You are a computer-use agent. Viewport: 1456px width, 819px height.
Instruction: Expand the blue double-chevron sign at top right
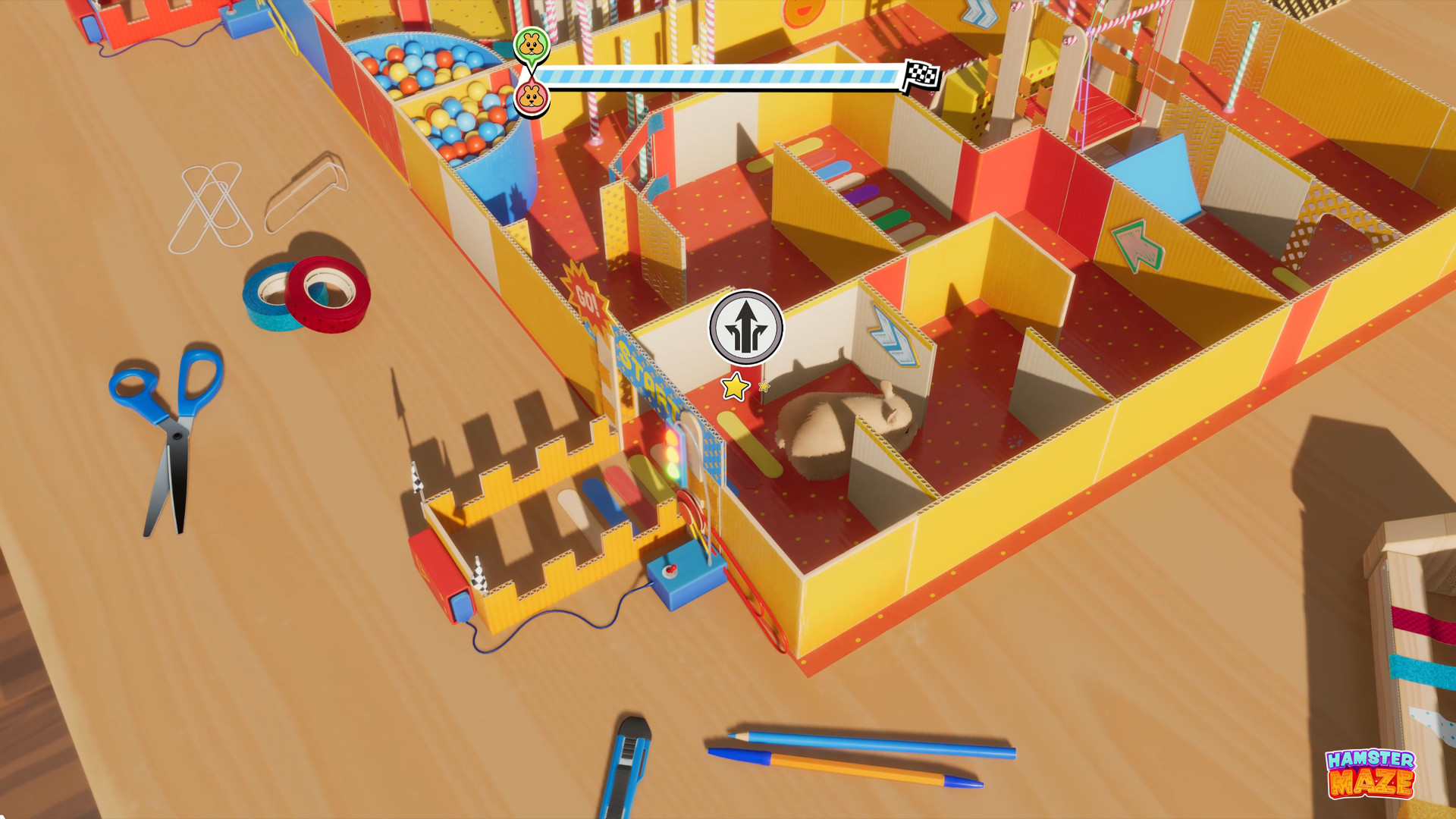pyautogui.click(x=979, y=11)
